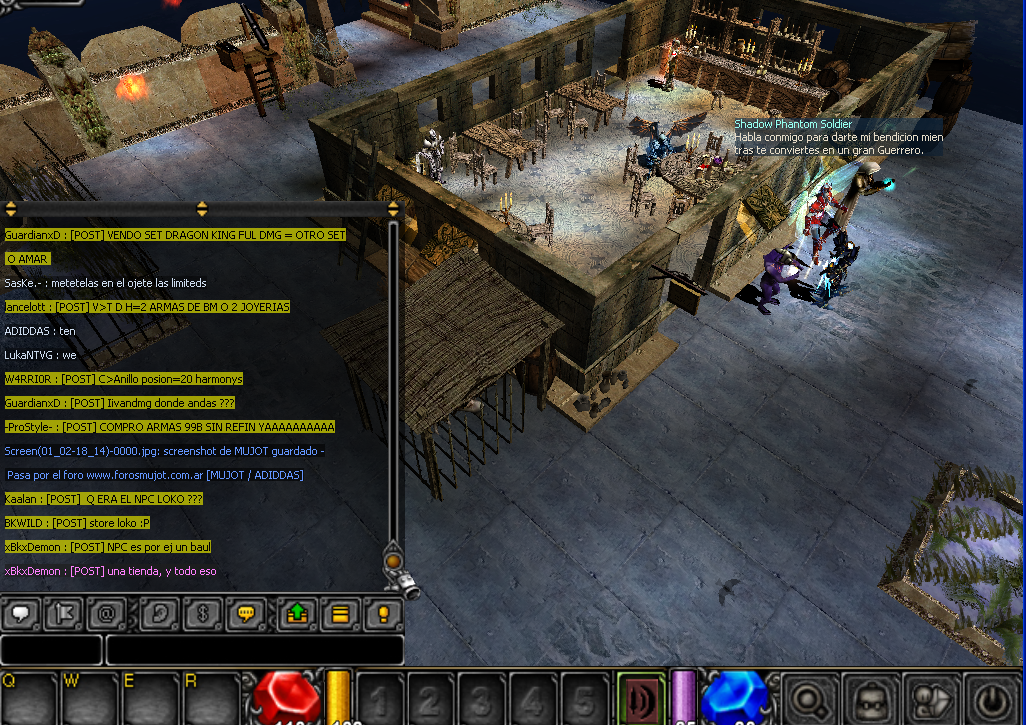Click the dollar sign trade chat button
1026x725 pixels.
pos(201,613)
